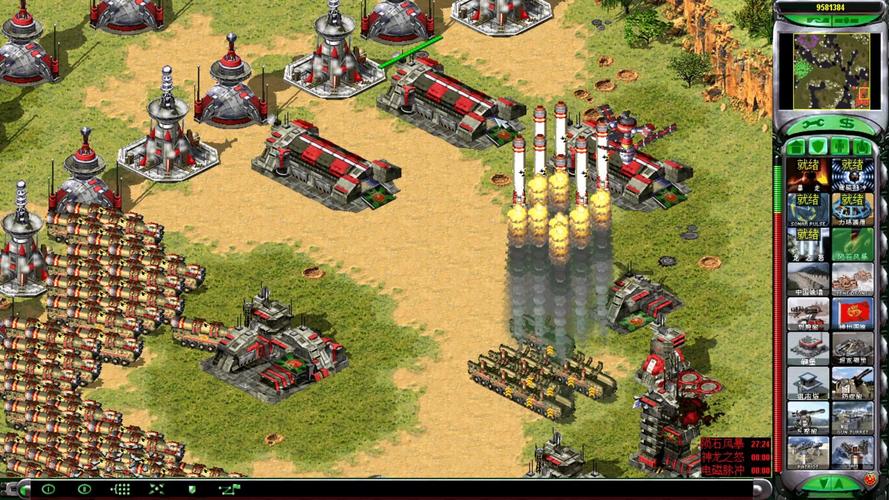The image size is (889, 500).
Task: Open the infantry production tab
Action: click(x=841, y=146)
